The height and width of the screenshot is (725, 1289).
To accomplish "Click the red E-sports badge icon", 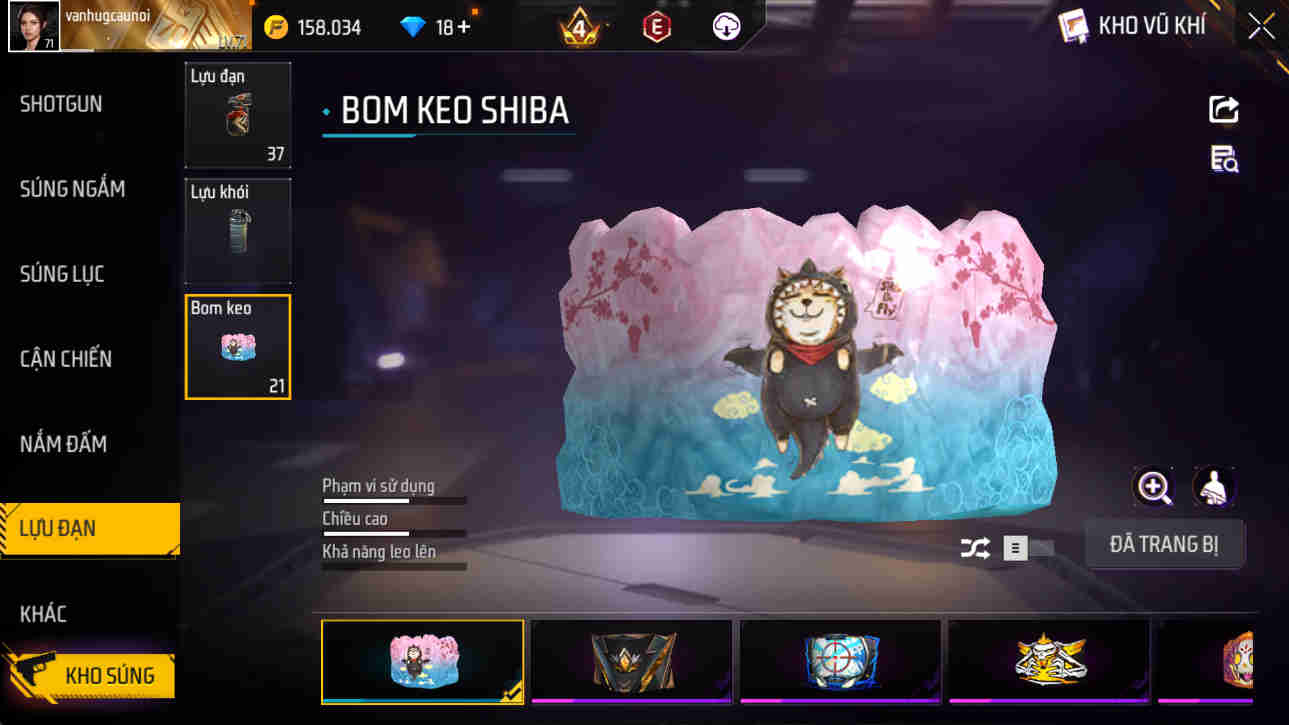I will point(658,25).
